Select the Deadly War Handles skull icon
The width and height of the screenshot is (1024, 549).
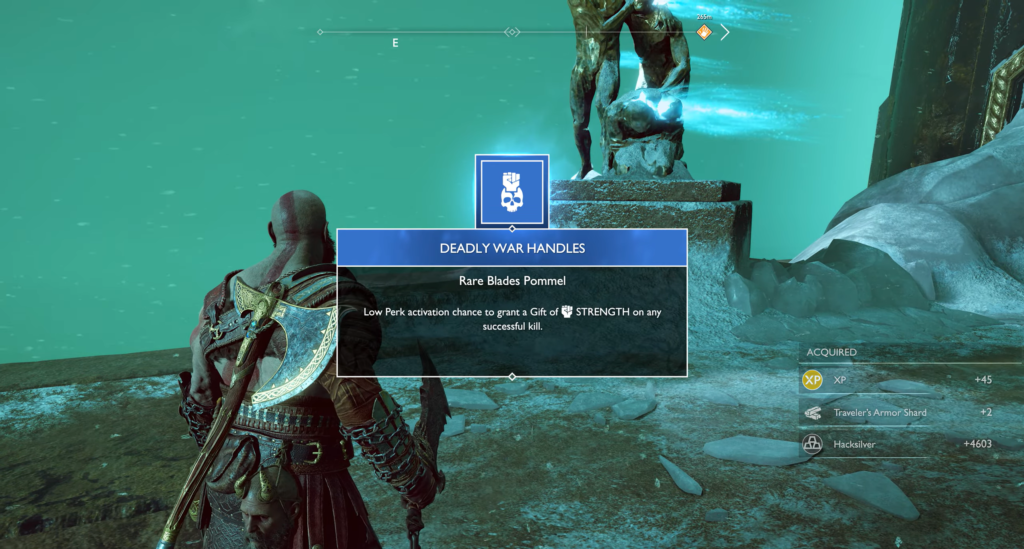[512, 190]
